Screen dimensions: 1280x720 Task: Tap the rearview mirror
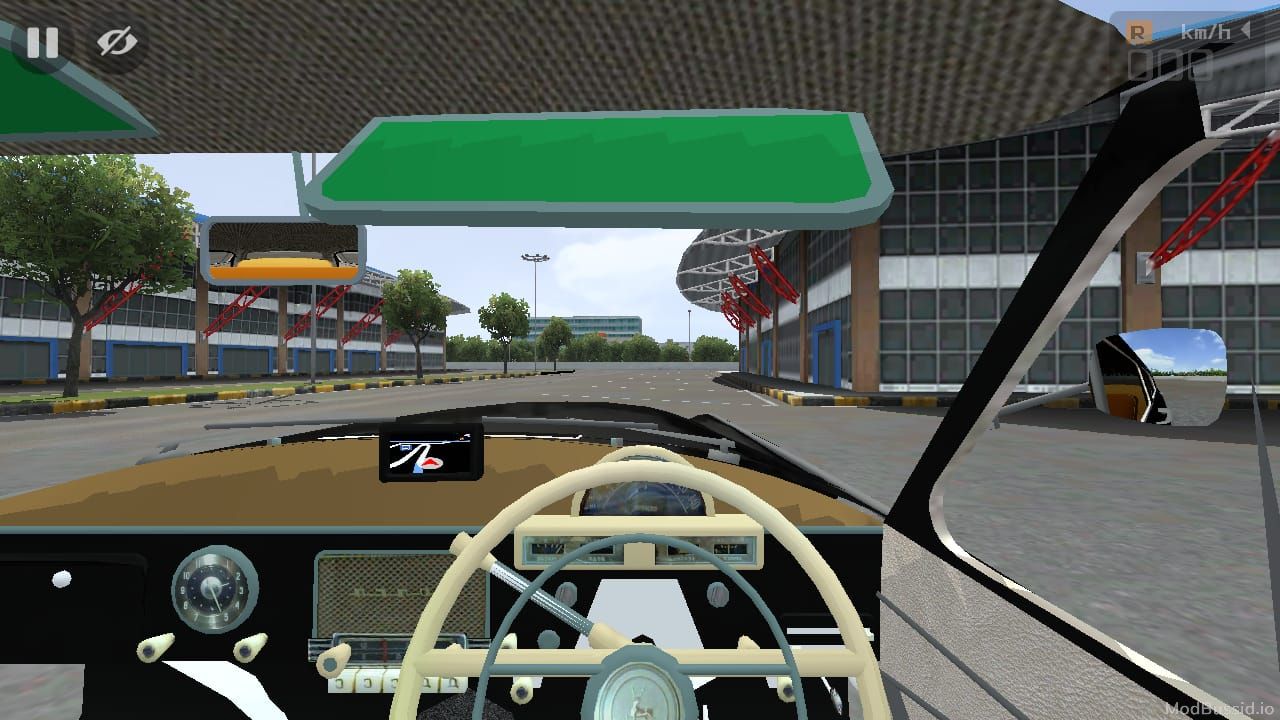click(283, 251)
